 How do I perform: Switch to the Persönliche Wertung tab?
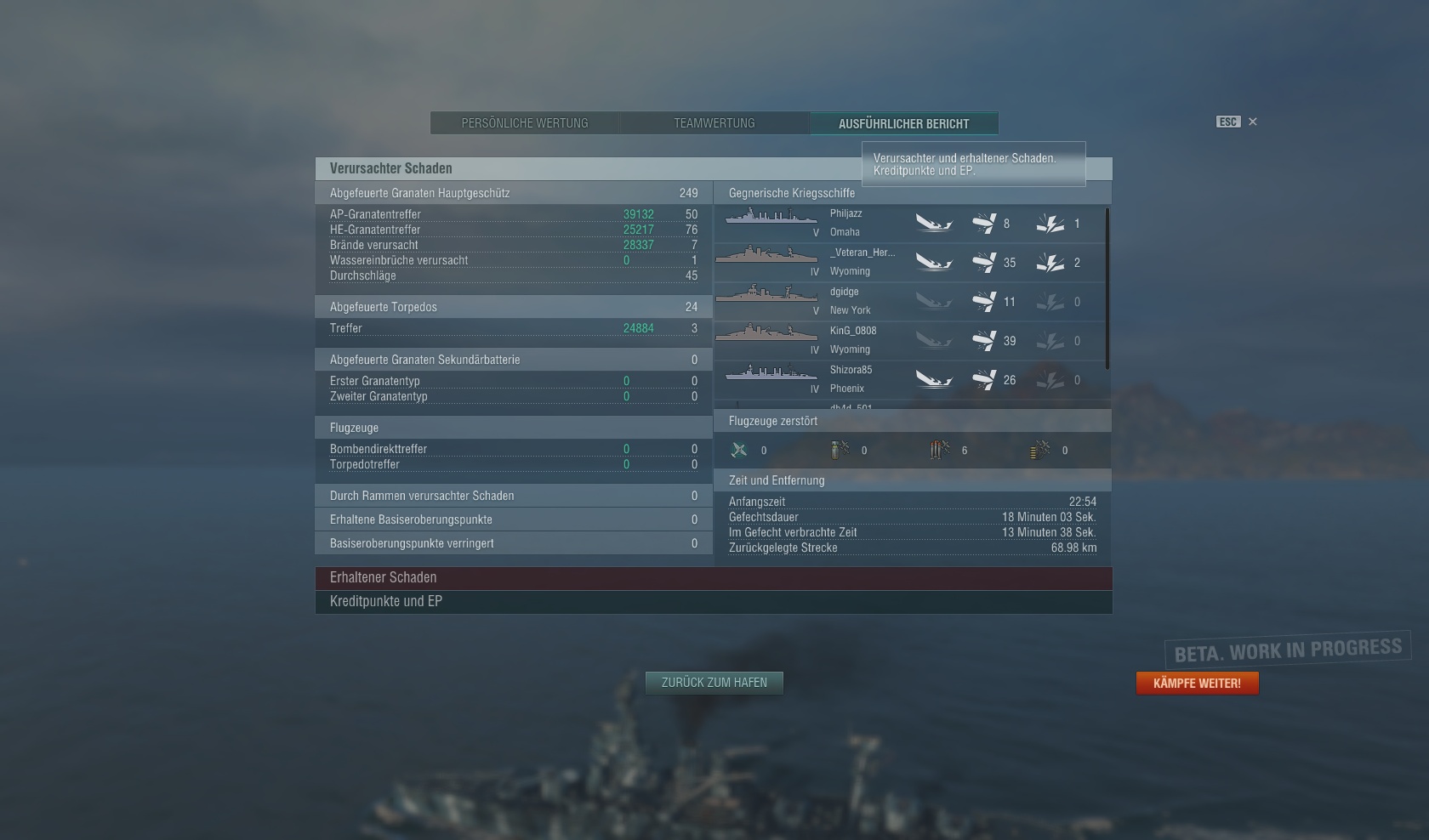click(x=525, y=123)
